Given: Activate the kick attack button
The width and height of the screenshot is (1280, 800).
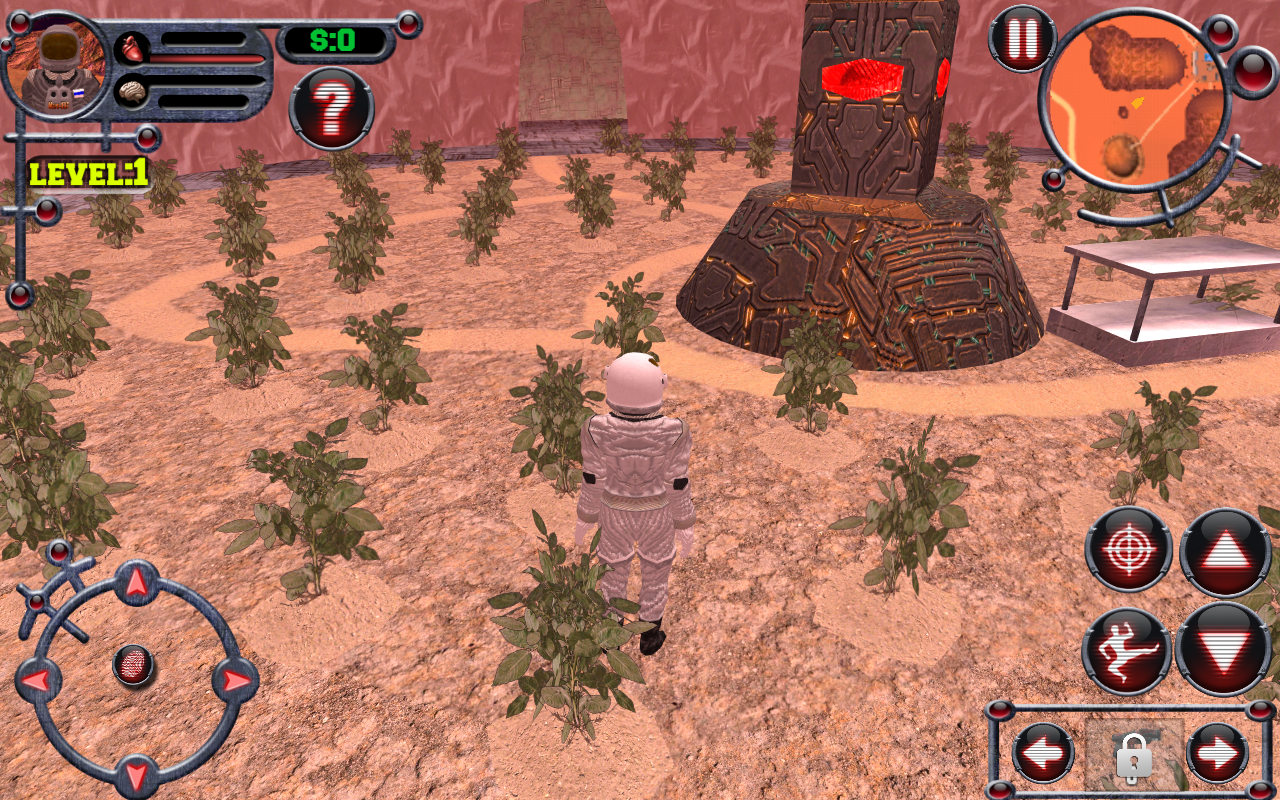Looking at the screenshot, I should click(1127, 651).
